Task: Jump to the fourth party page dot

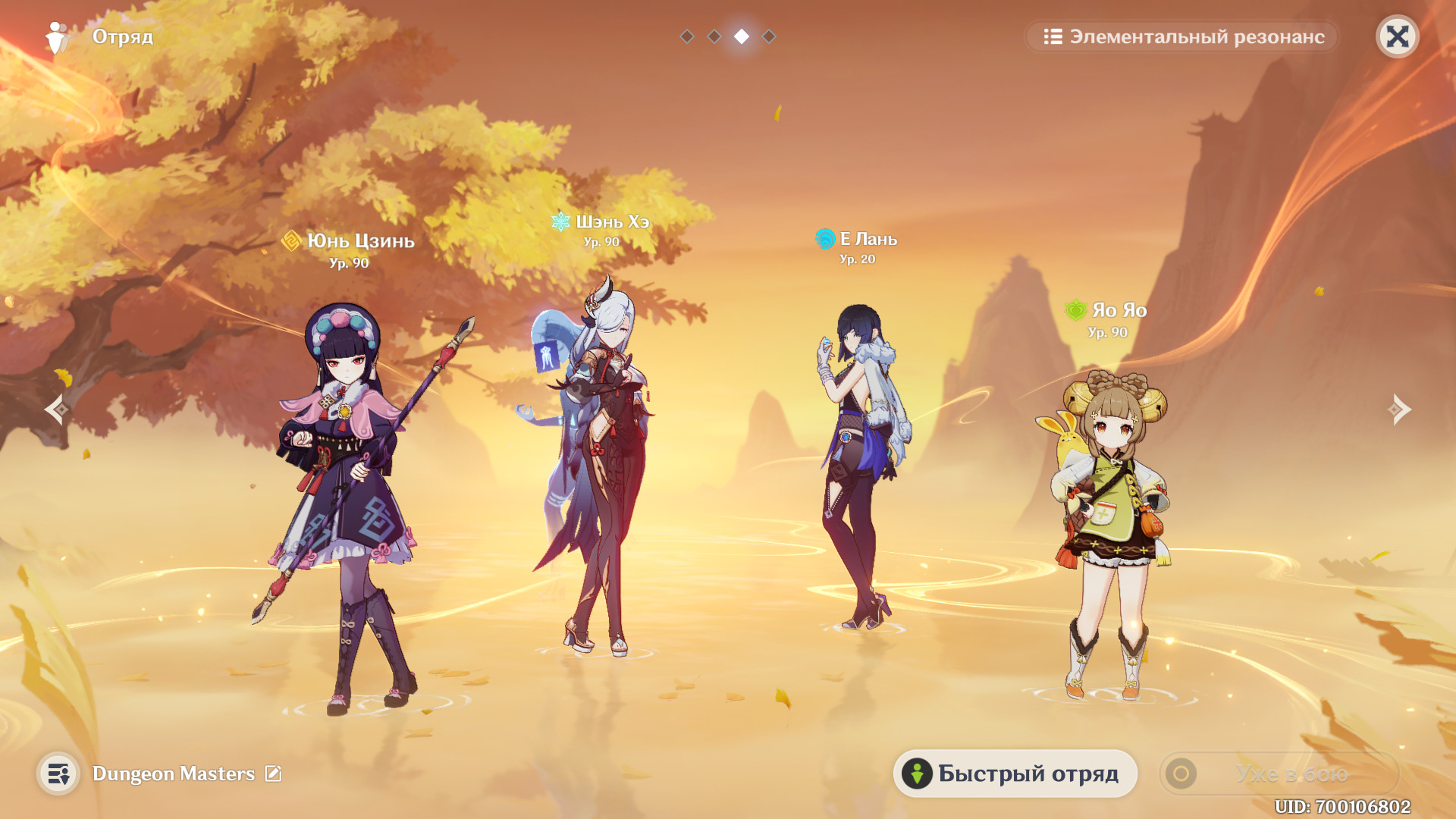Action: [769, 36]
